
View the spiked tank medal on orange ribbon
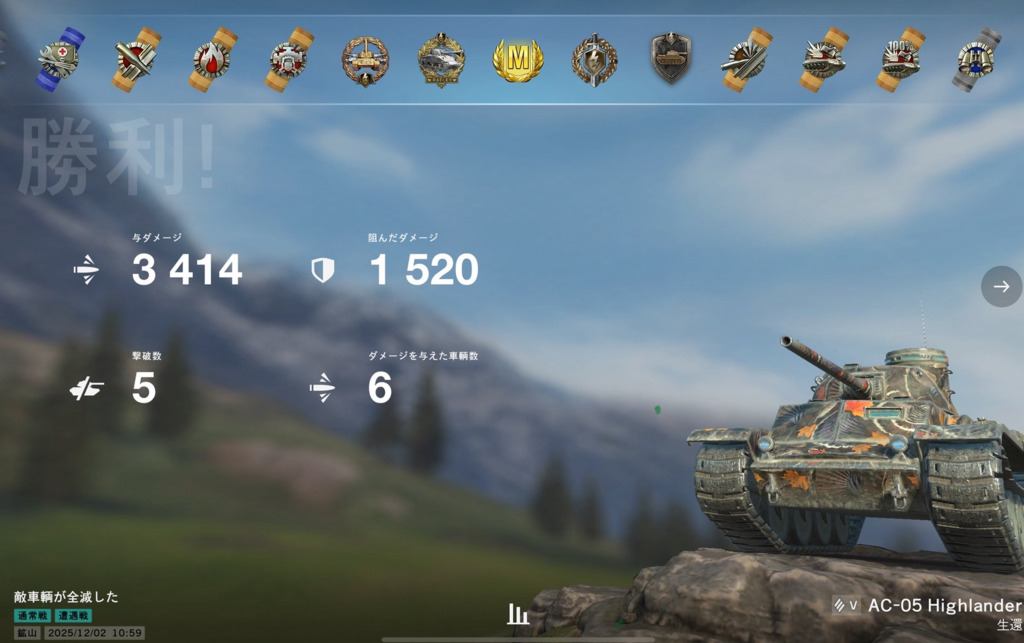click(824, 60)
